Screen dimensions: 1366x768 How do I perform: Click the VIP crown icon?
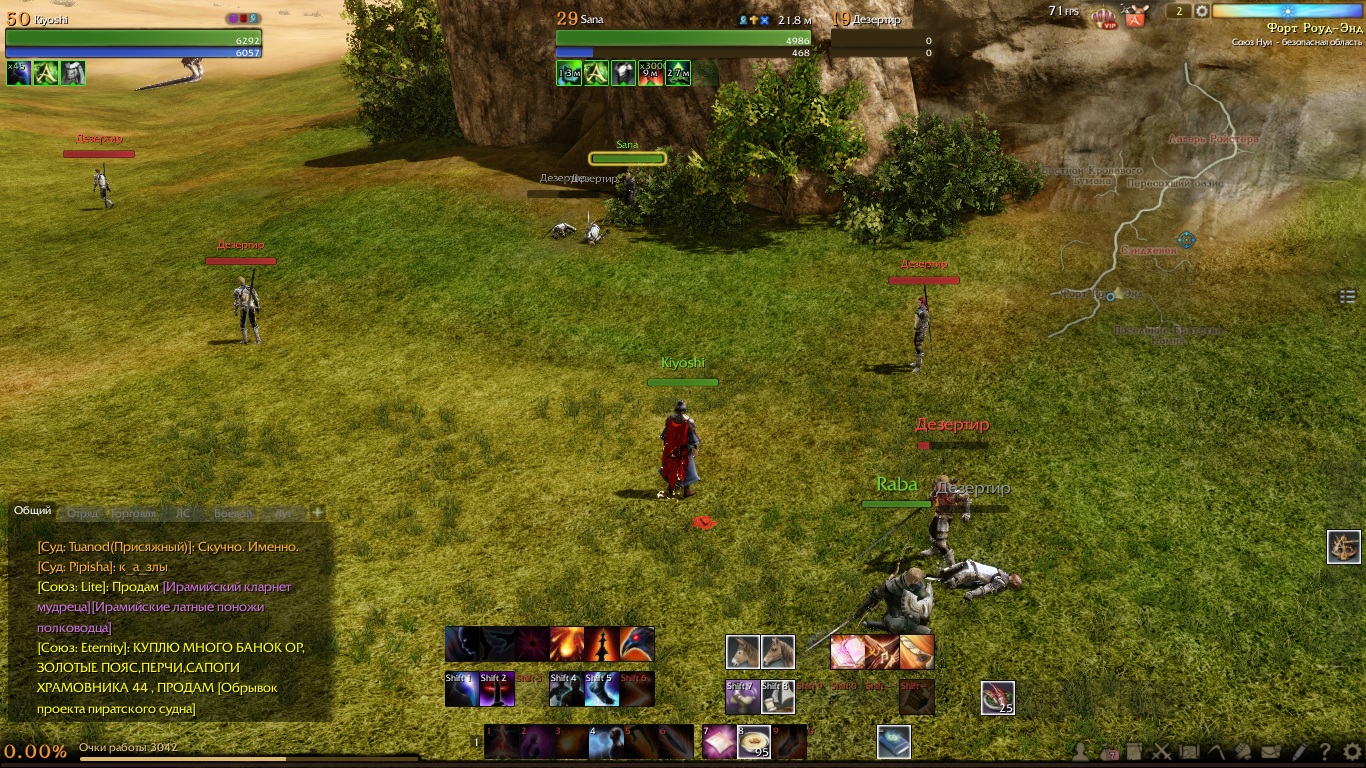(x=1104, y=17)
